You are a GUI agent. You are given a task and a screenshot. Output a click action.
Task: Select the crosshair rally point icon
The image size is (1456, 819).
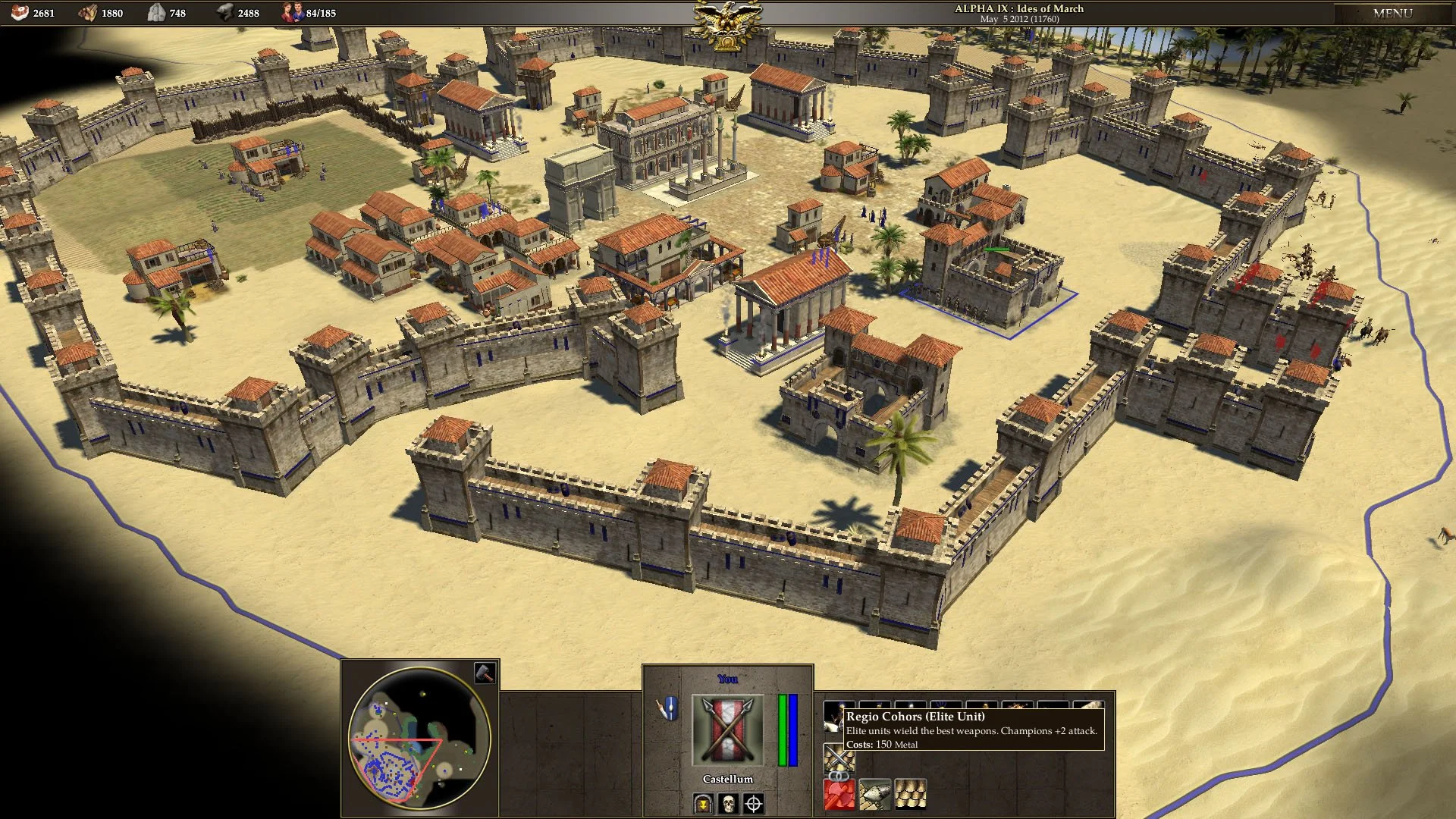754,805
